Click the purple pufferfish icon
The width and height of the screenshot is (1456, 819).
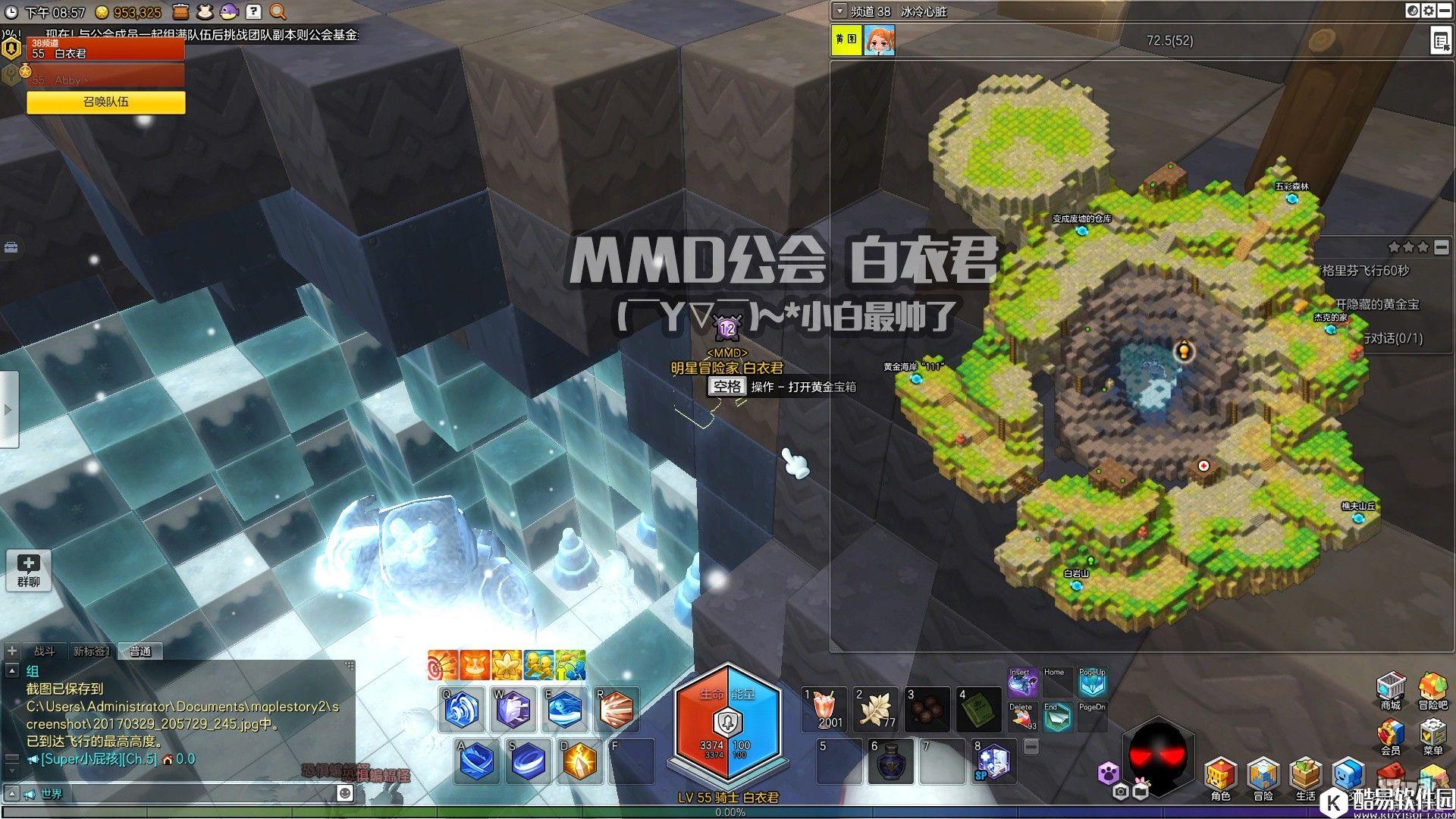(x=228, y=11)
